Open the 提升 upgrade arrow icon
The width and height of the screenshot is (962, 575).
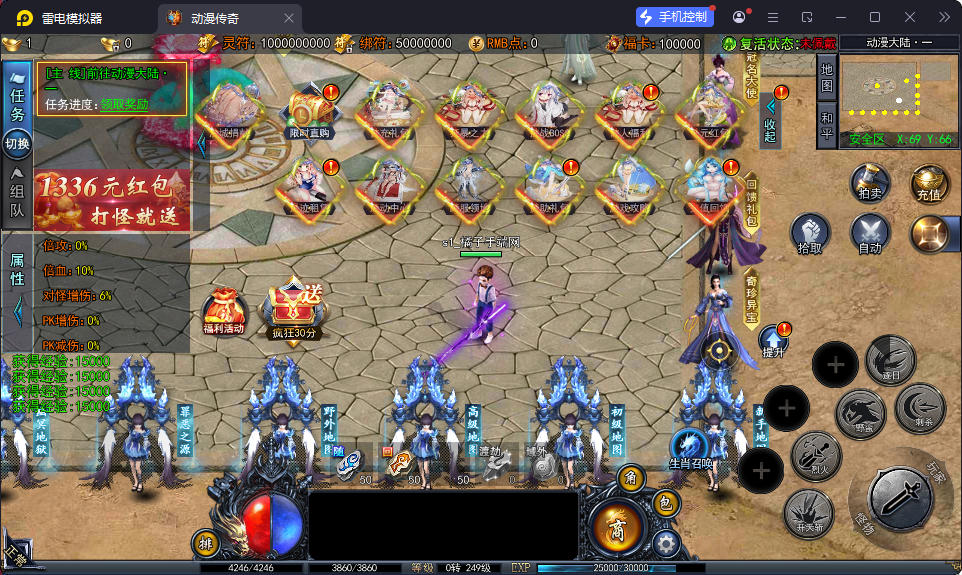point(774,341)
